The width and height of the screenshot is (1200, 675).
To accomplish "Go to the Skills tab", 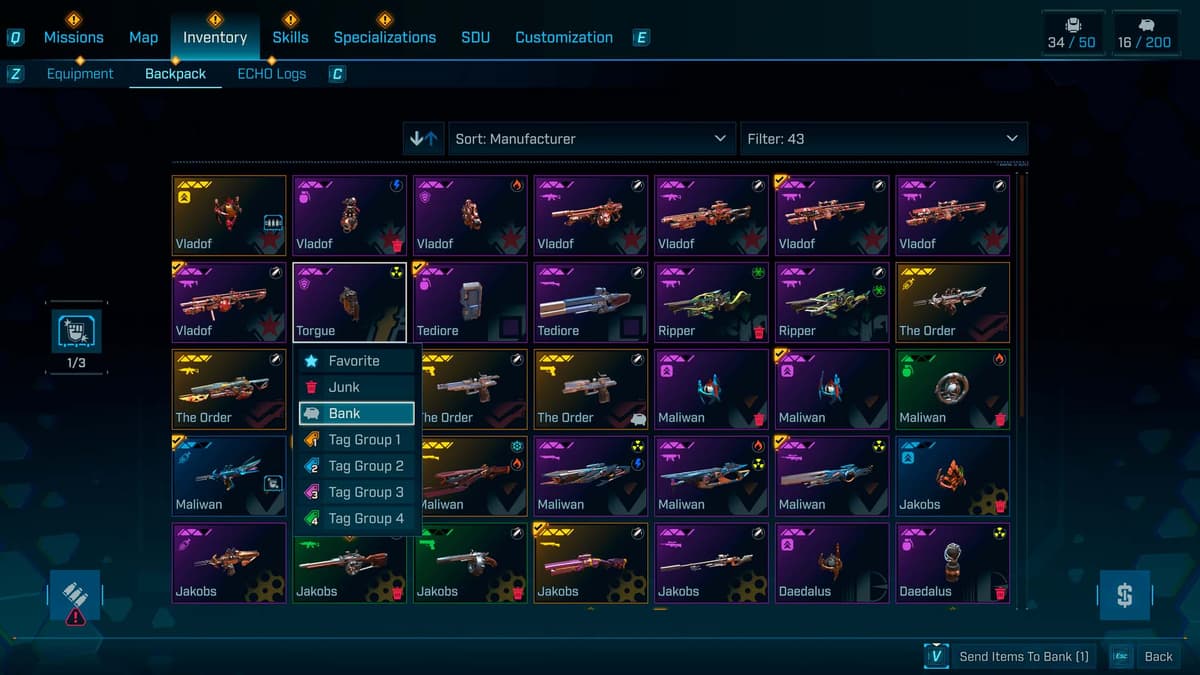I will pyautogui.click(x=290, y=38).
